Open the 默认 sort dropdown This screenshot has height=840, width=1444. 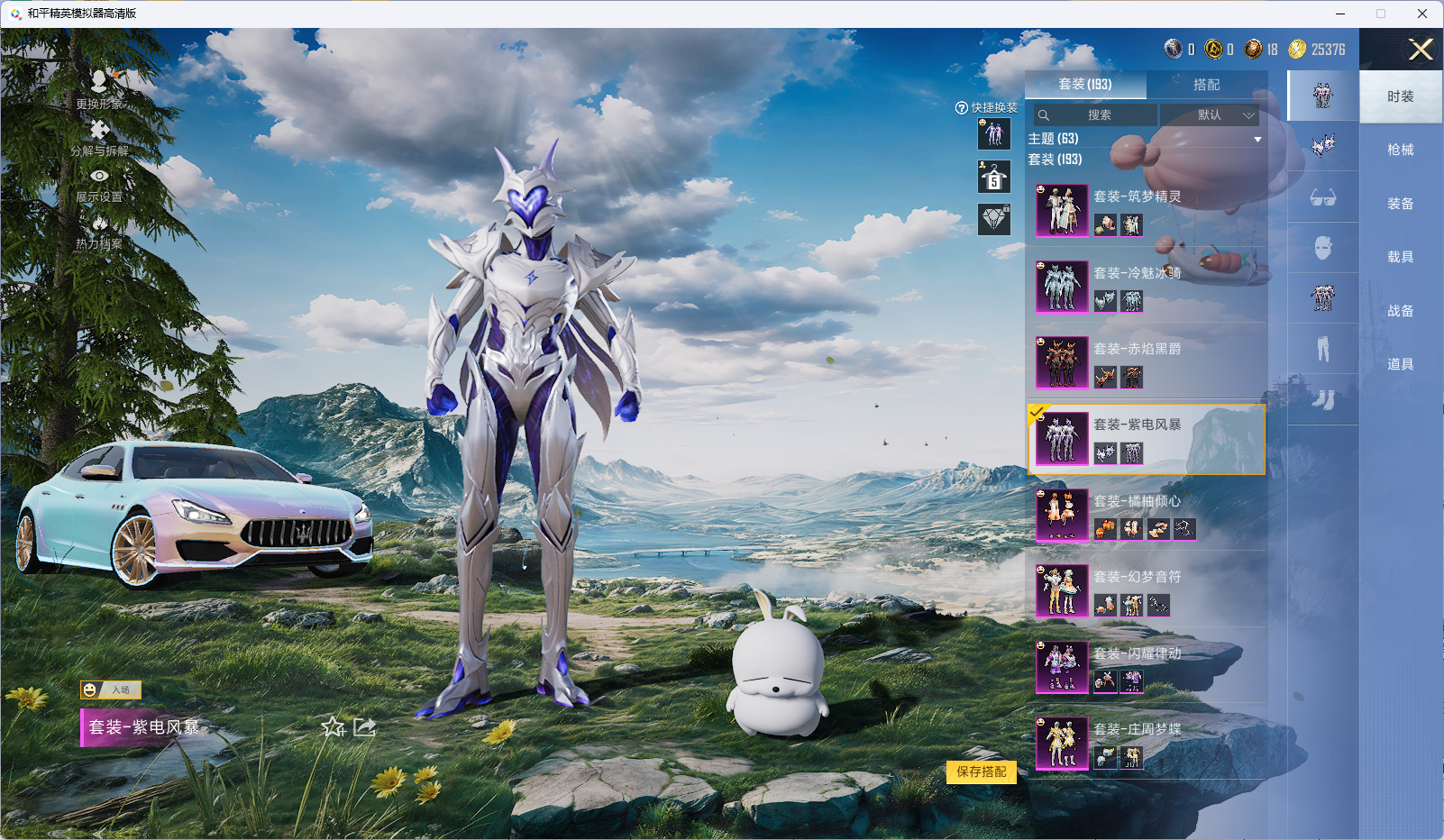[x=1210, y=115]
